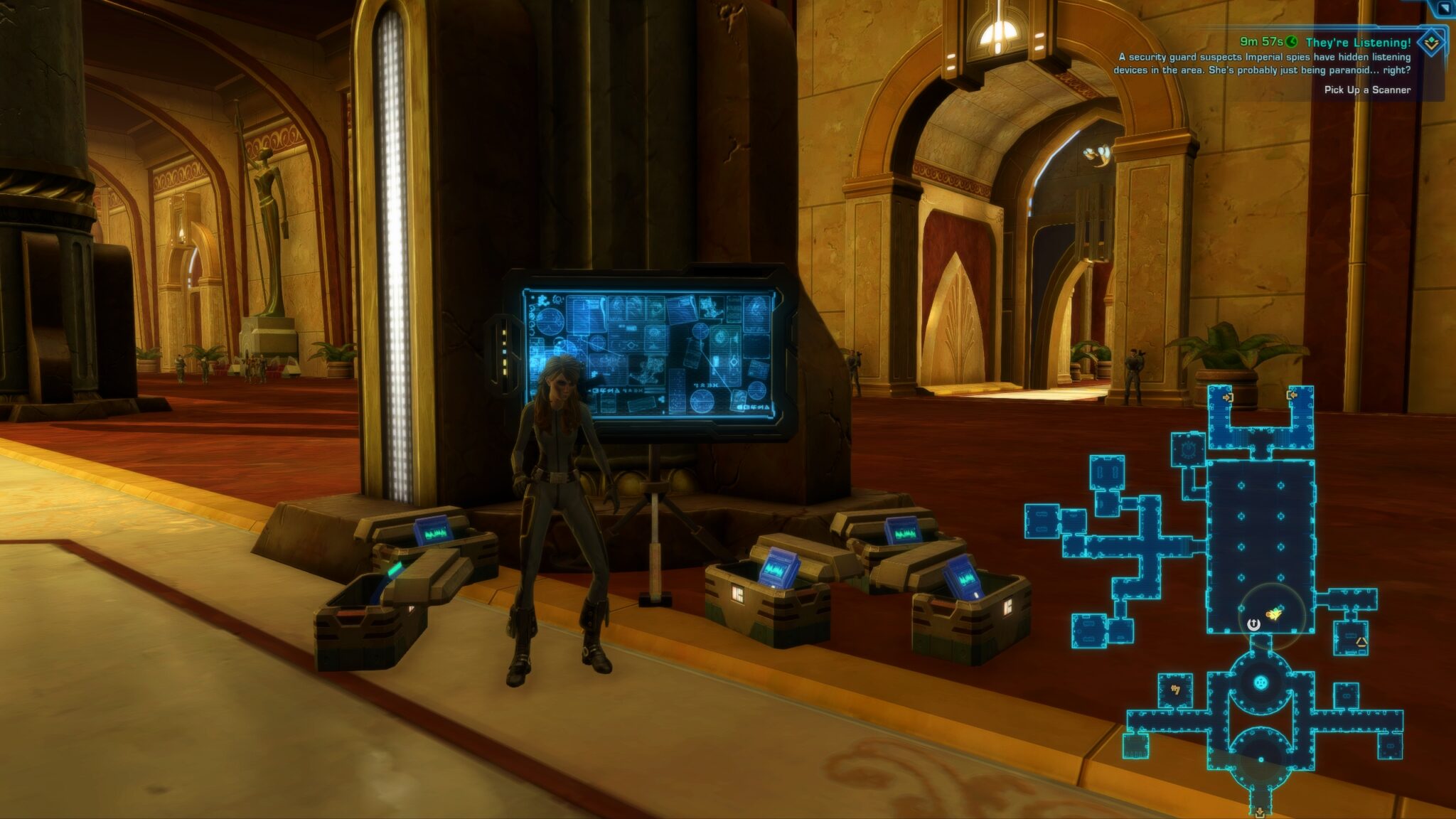Viewport: 1456px width, 819px height.
Task: Click the gear-shaped icon in the upper minimap room
Action: pos(1187,449)
